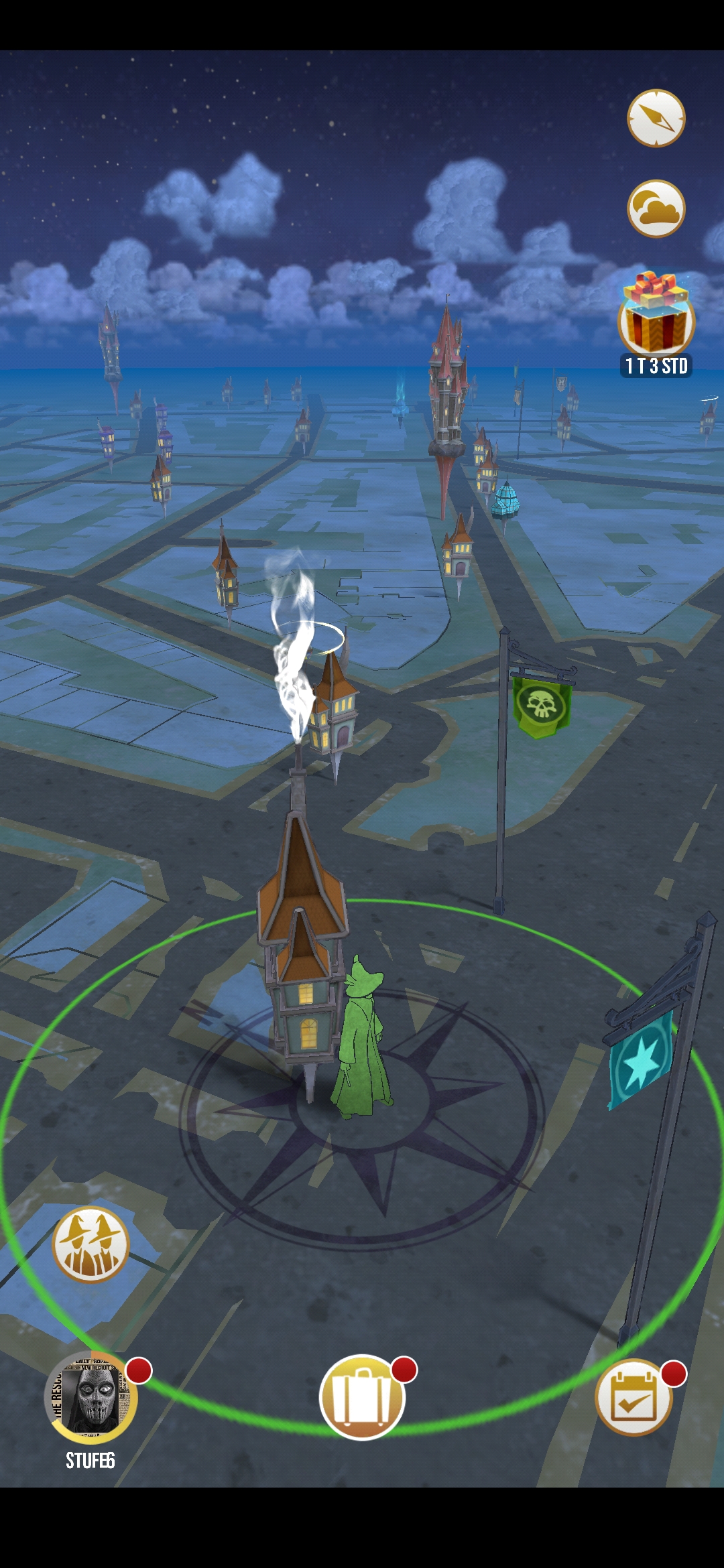Open the daily assignments calendar
This screenshot has height=1568, width=724.
(633, 1398)
